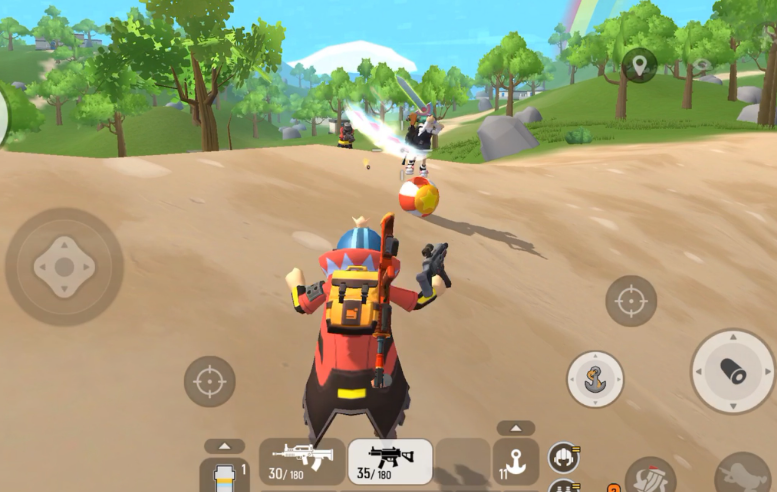Fire using the large bullet button
777x492 pixels.
pos(733,371)
